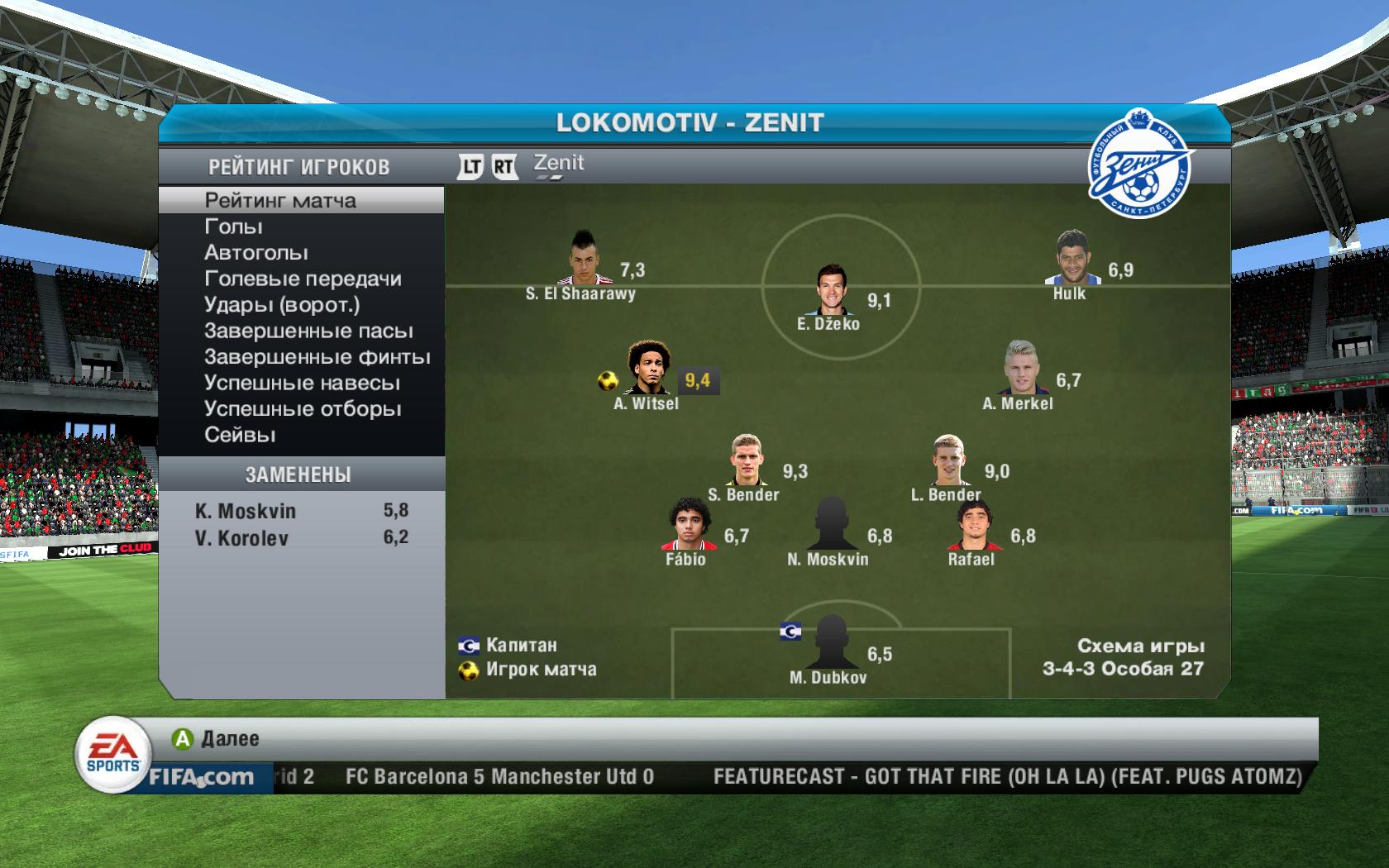
Task: Select the Рейтинг матча menu entry
Action: click(x=280, y=201)
